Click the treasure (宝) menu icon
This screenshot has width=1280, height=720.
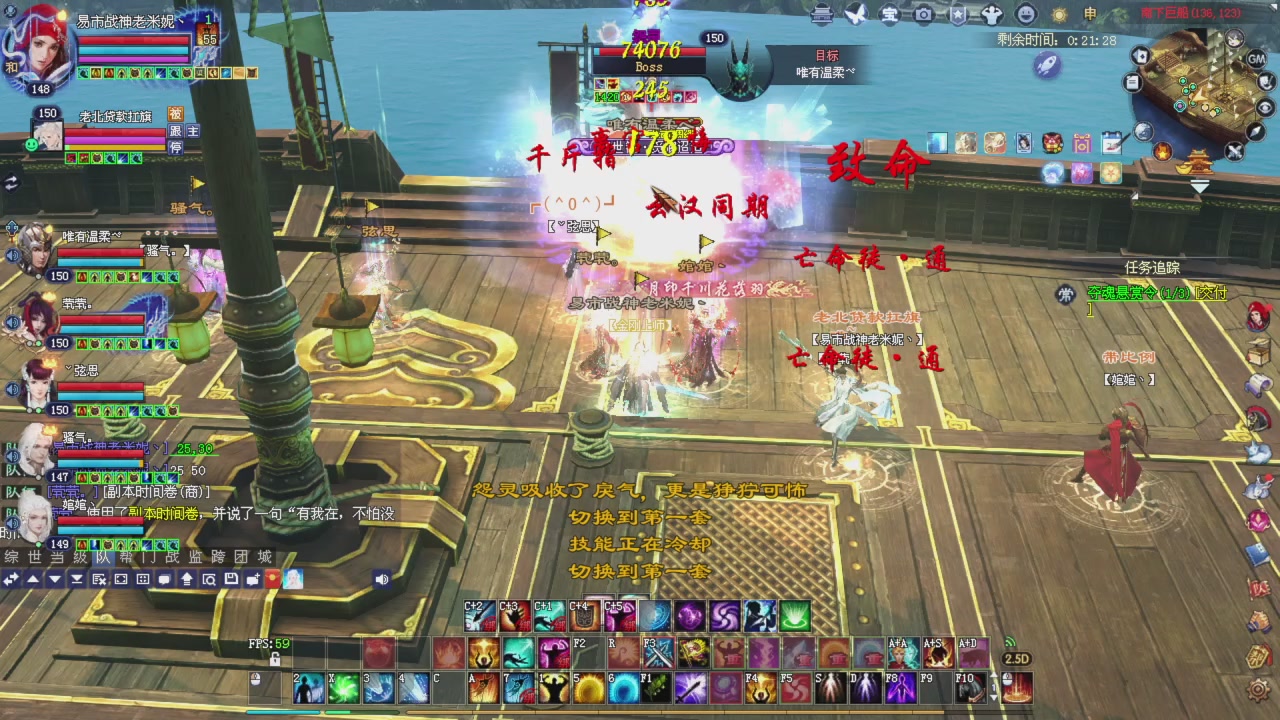tap(889, 14)
